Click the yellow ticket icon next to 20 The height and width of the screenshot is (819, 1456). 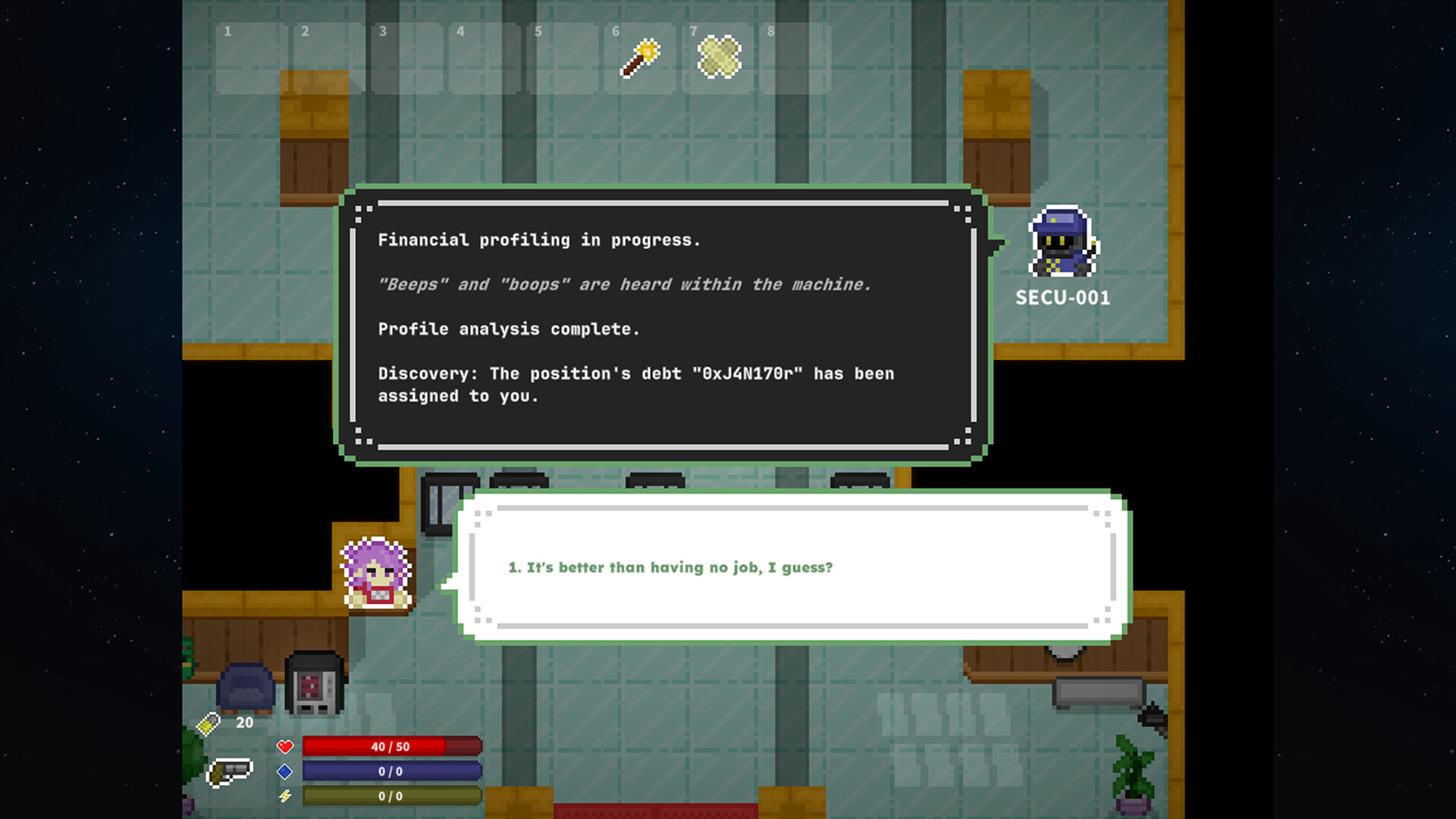[208, 723]
